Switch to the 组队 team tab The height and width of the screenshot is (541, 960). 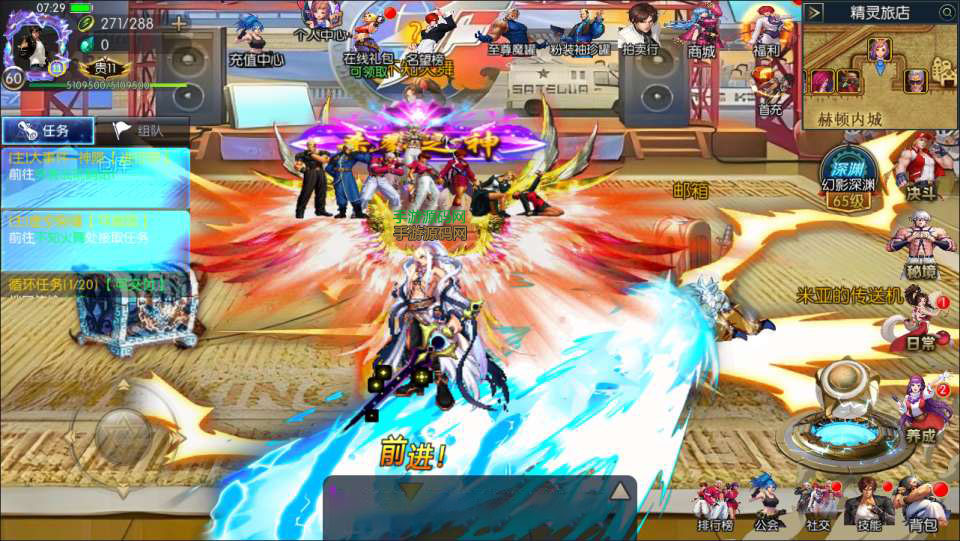[142, 130]
